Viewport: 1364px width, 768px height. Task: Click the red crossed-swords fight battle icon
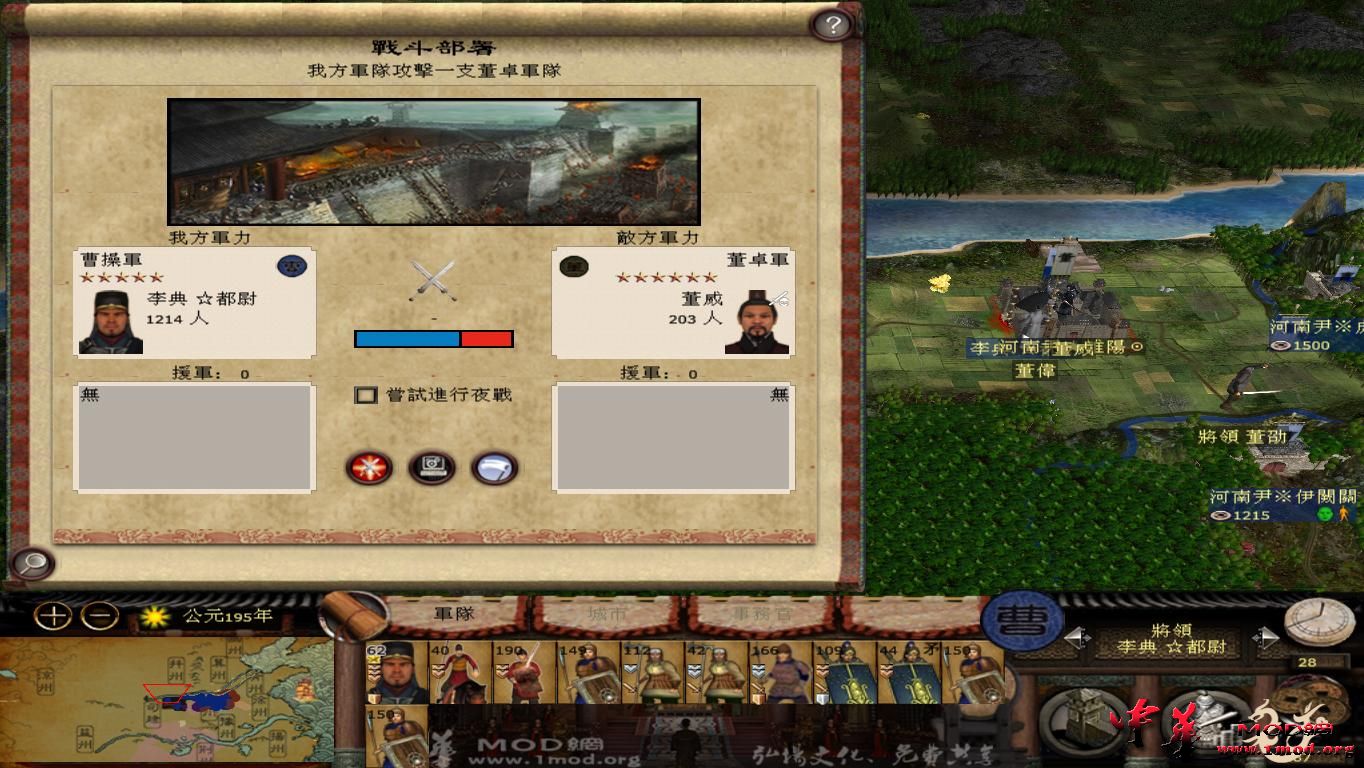click(368, 468)
